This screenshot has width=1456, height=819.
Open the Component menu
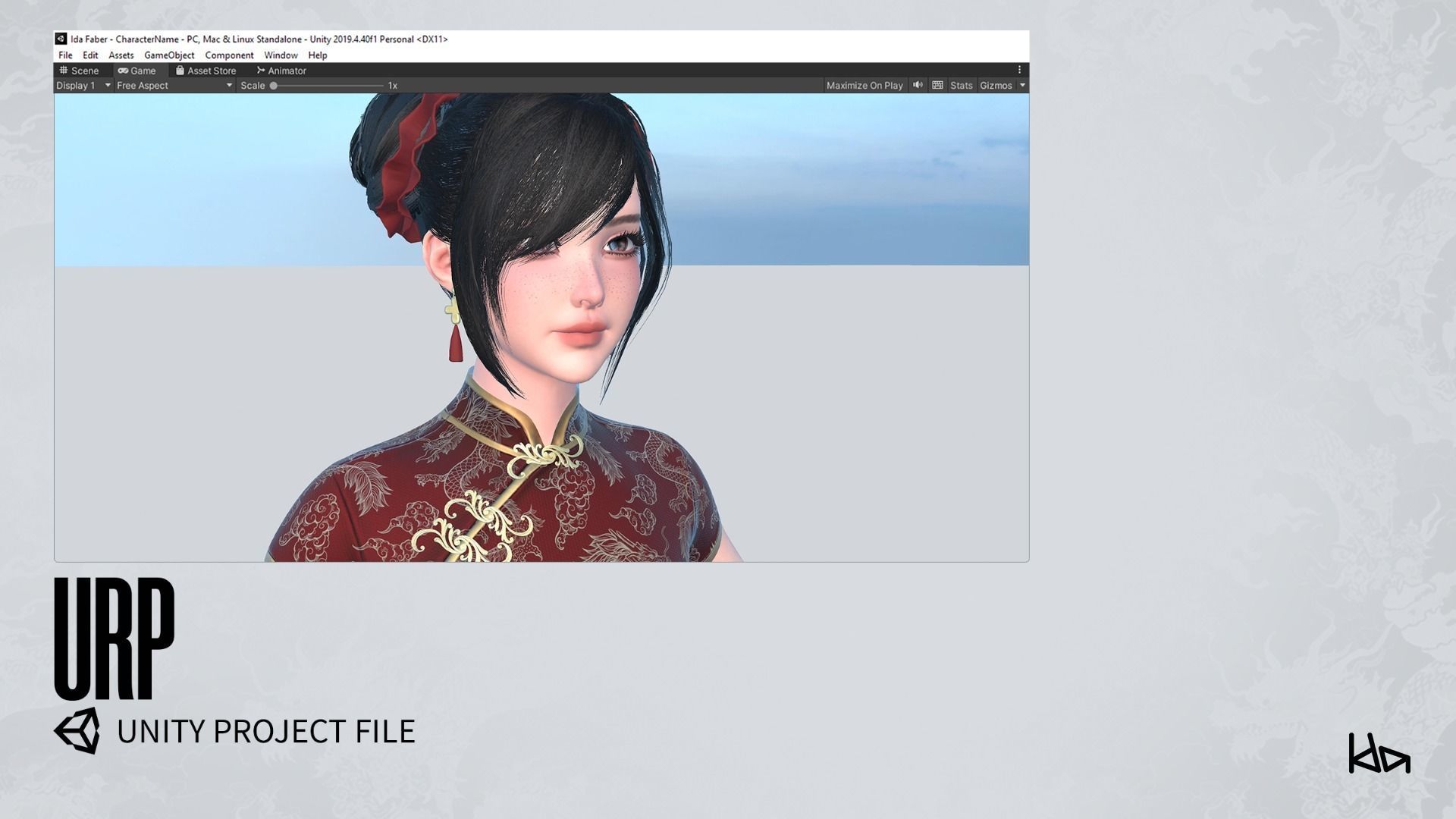pos(229,55)
